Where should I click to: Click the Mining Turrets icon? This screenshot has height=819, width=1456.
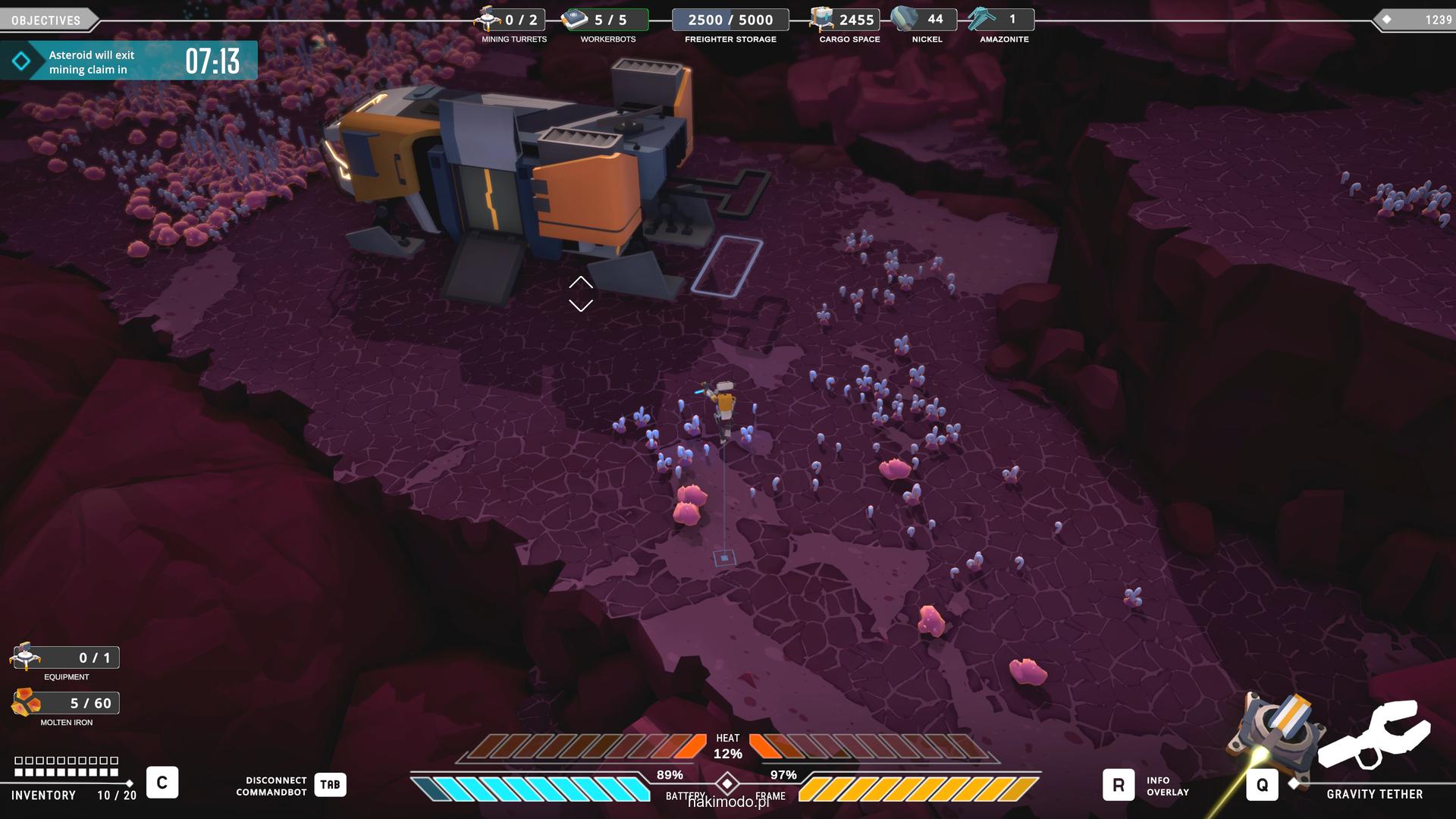coord(488,18)
